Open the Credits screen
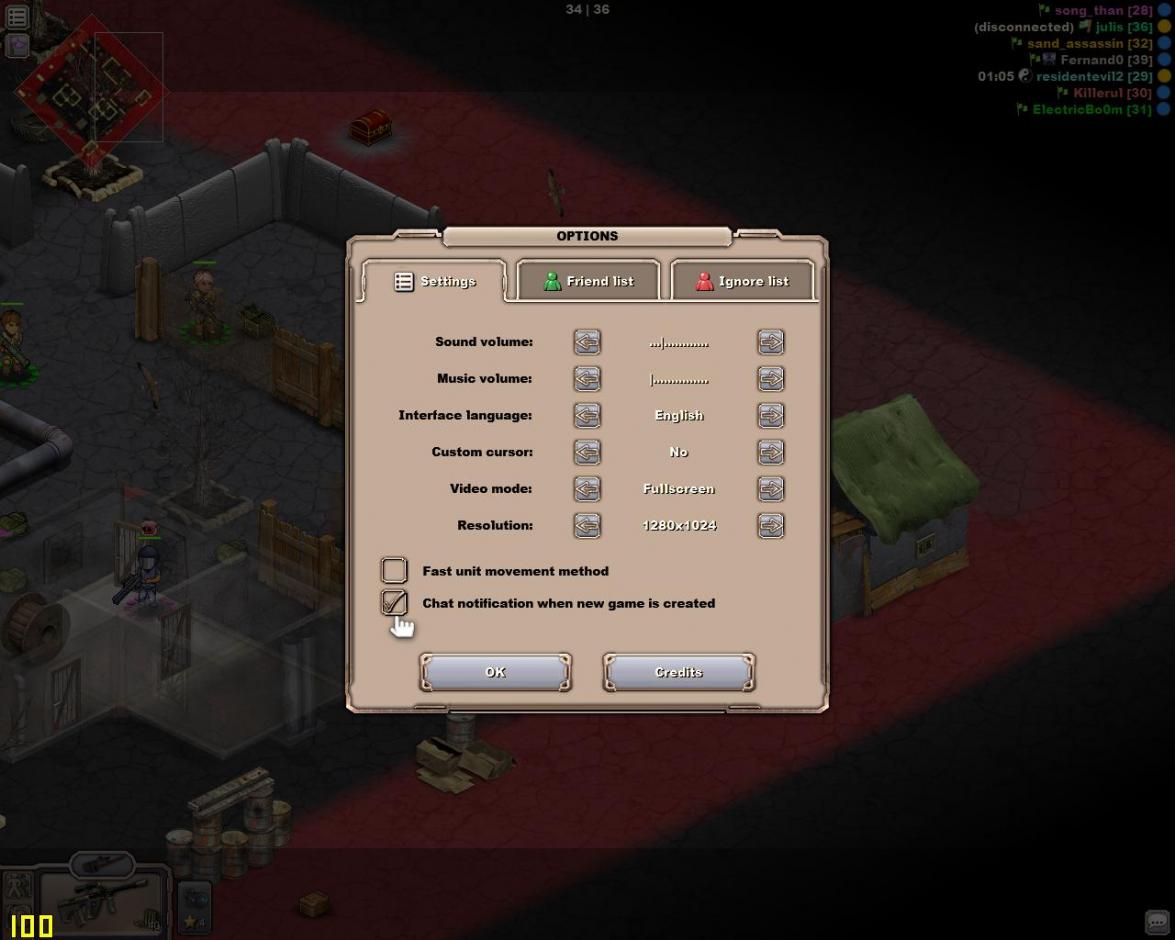Viewport: 1175px width, 940px height. coord(678,672)
